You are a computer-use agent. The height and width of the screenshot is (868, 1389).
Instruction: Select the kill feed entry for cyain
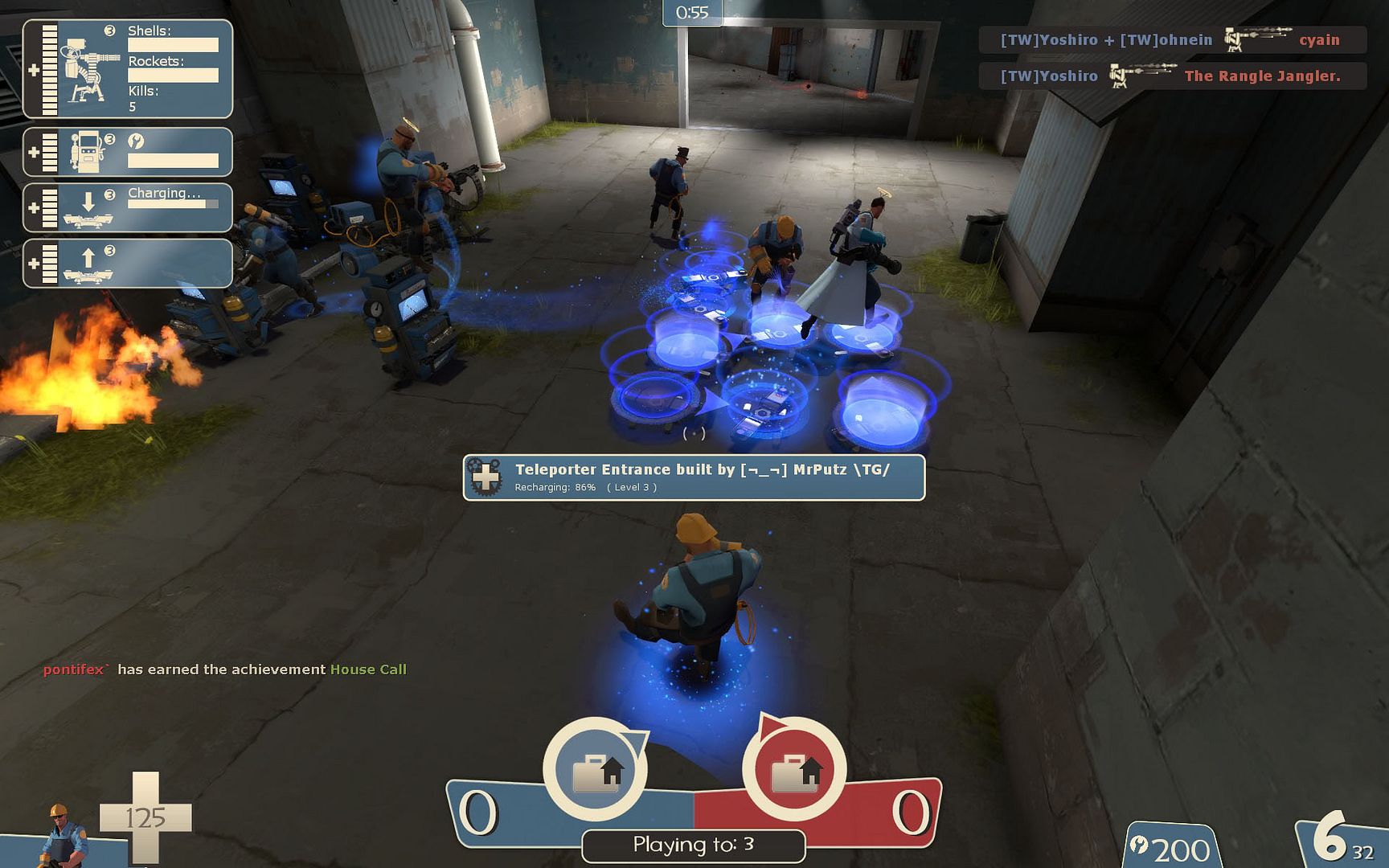coord(1171,39)
